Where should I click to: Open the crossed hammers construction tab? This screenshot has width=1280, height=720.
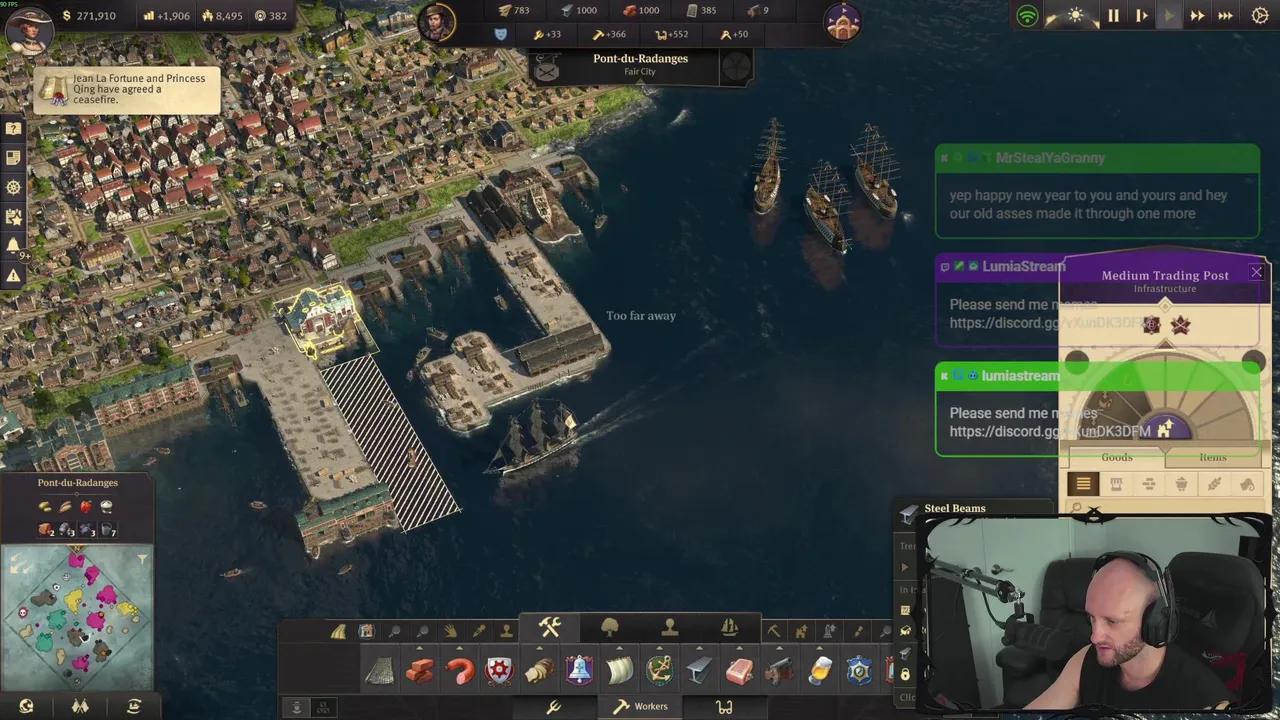pos(550,628)
